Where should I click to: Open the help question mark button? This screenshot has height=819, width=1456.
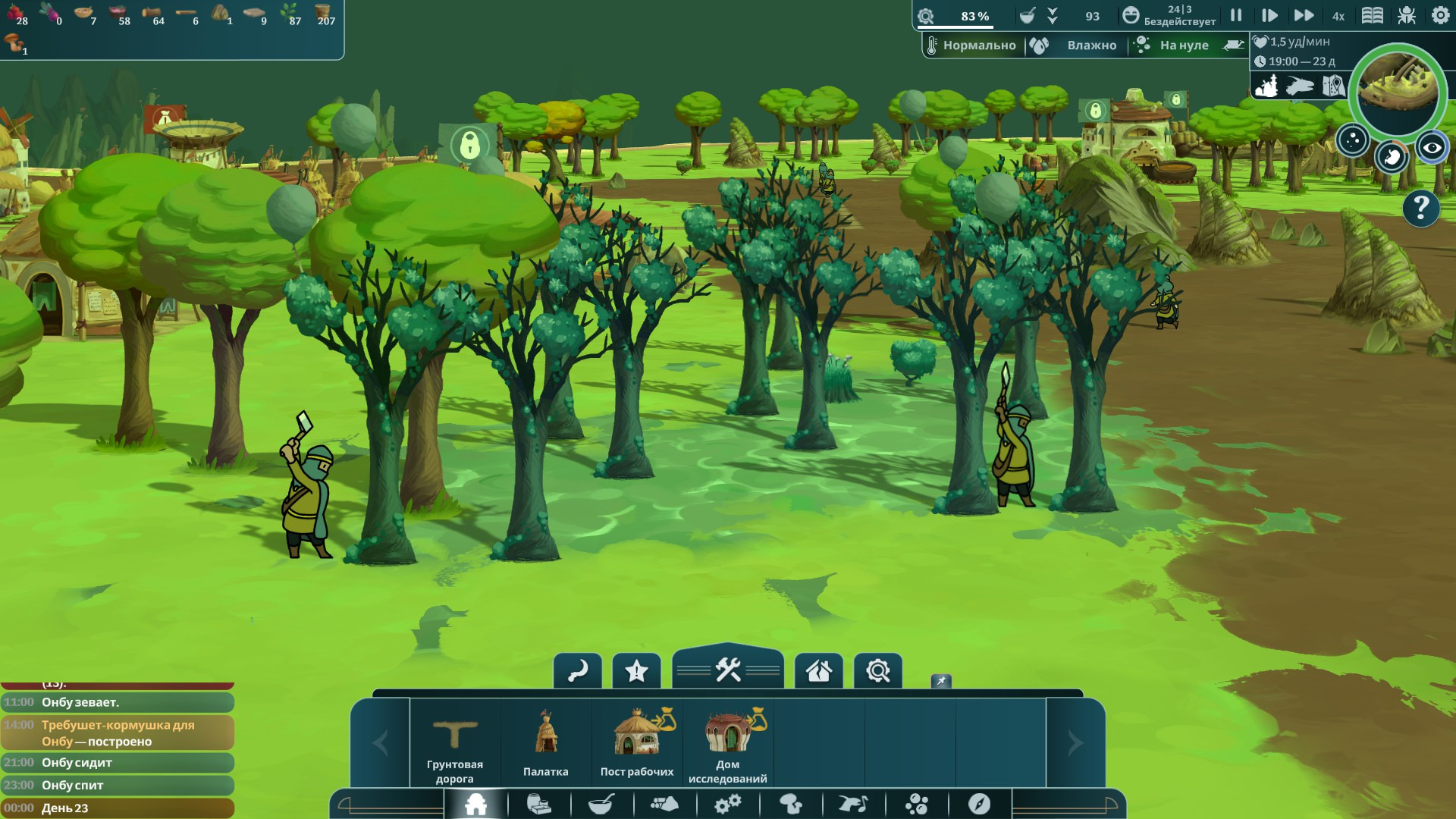coord(1421,208)
